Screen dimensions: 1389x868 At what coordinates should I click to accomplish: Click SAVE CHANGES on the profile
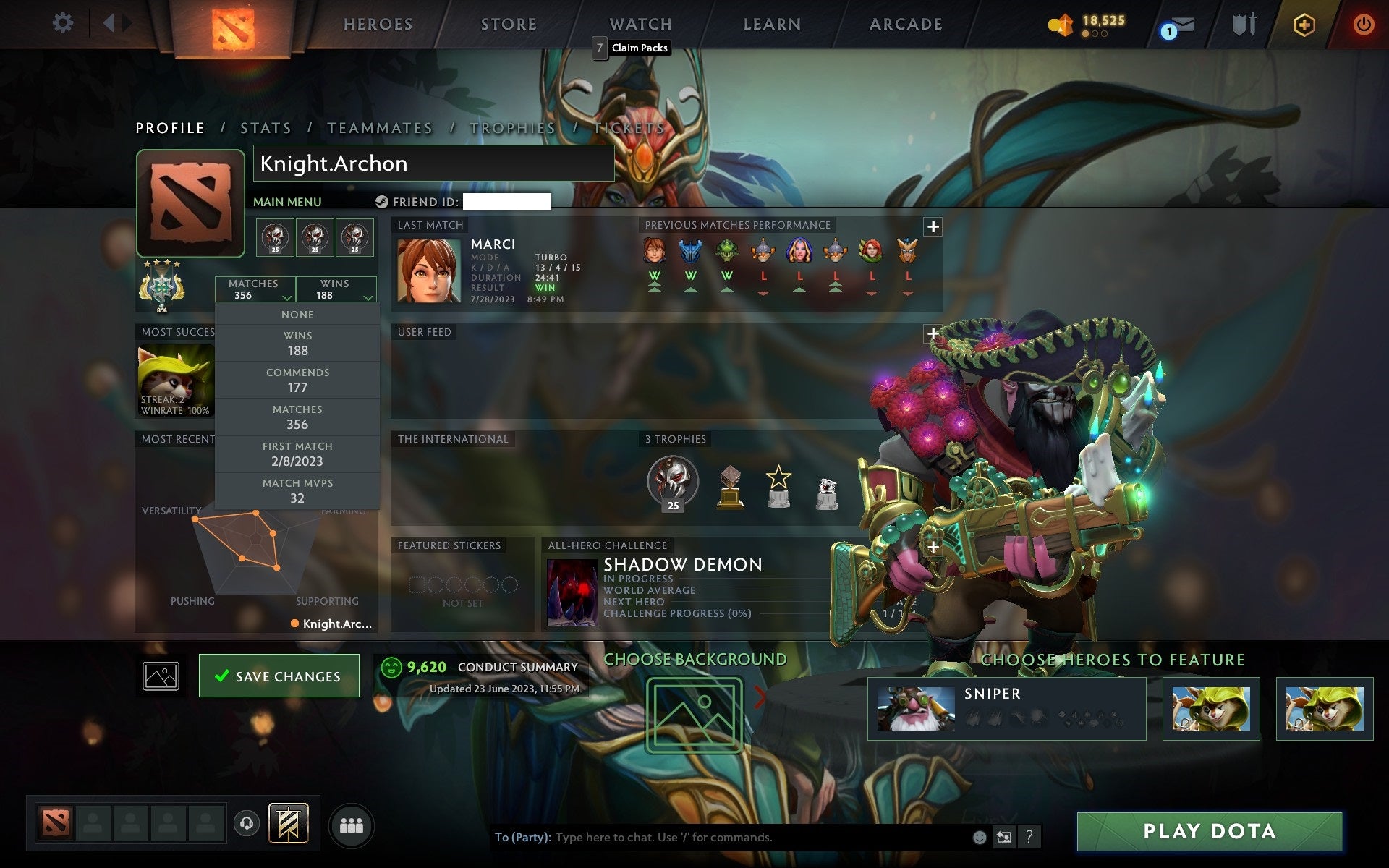point(279,675)
